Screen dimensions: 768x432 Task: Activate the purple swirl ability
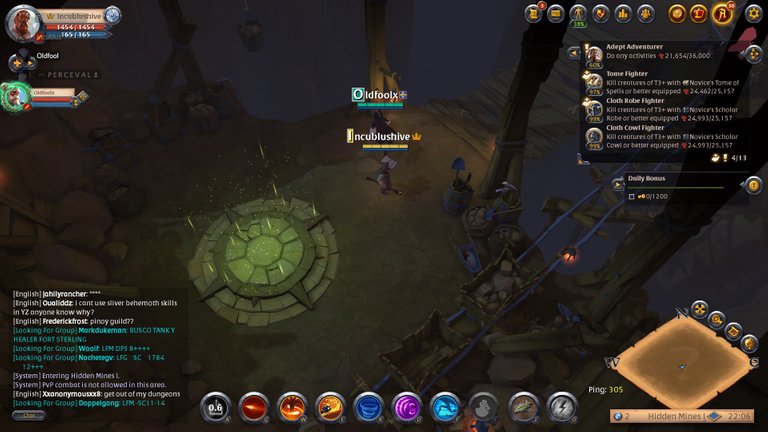click(407, 406)
